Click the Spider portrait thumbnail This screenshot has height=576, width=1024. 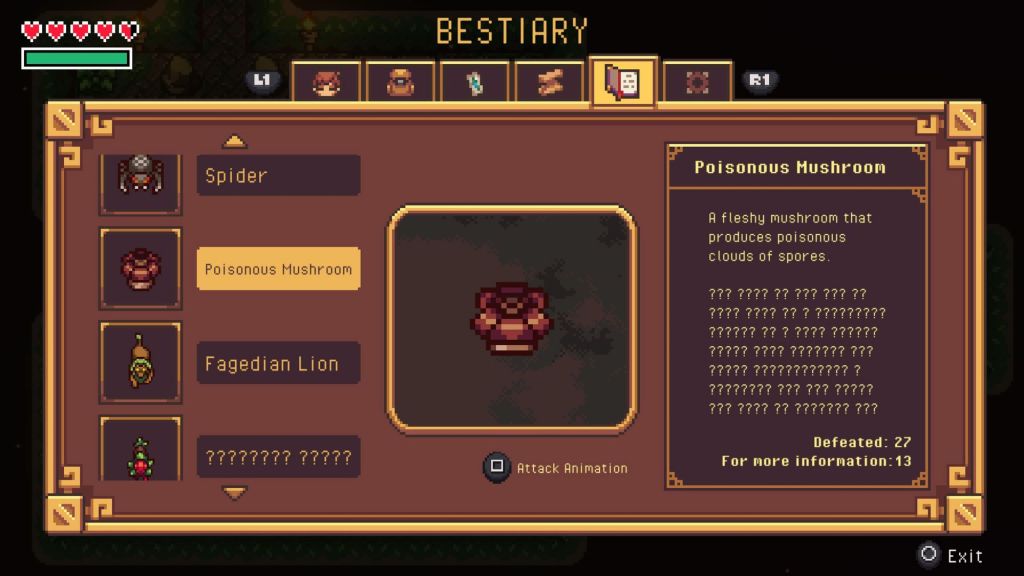[140, 180]
